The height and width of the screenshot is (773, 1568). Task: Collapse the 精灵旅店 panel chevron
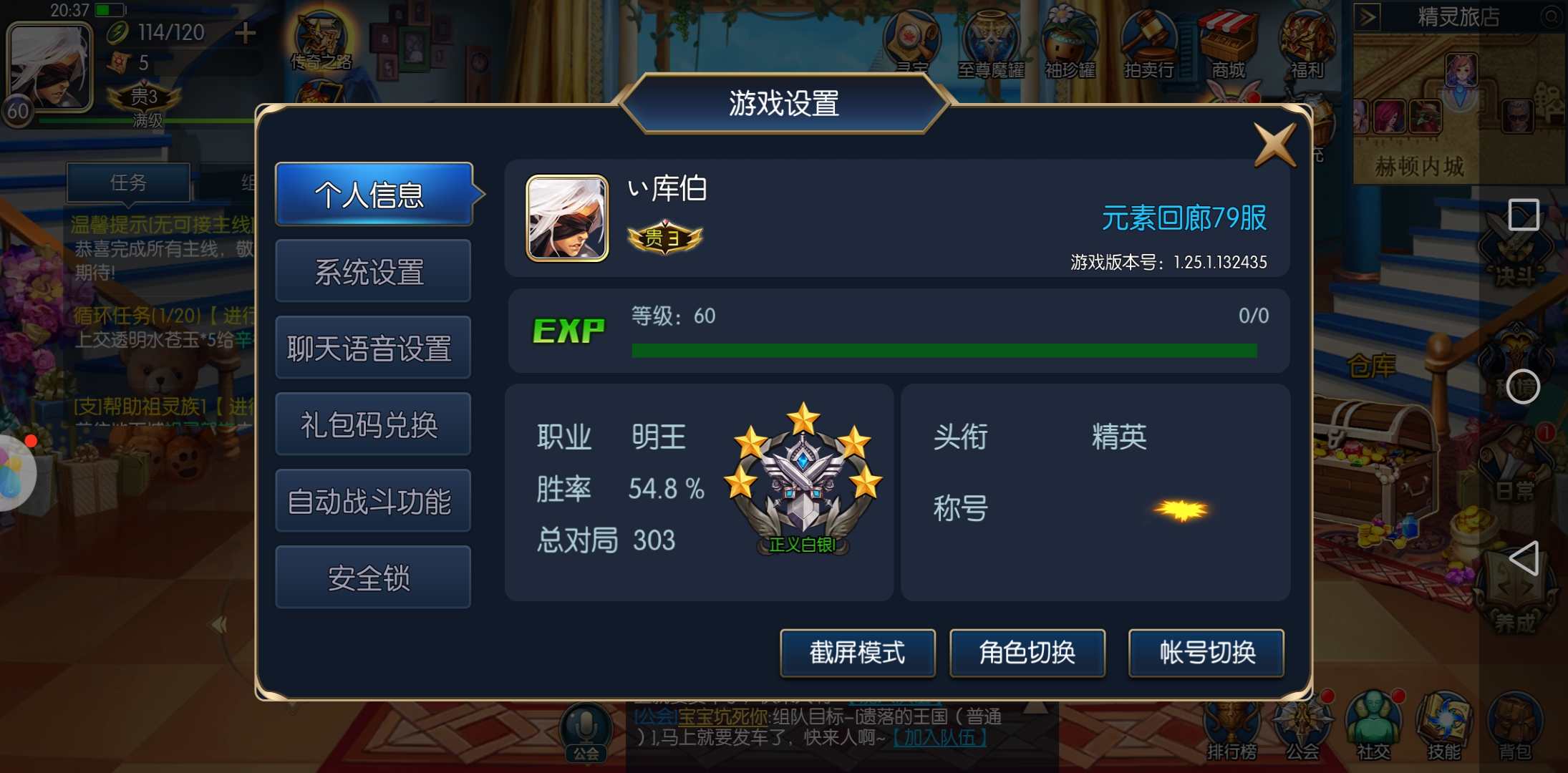1368,16
